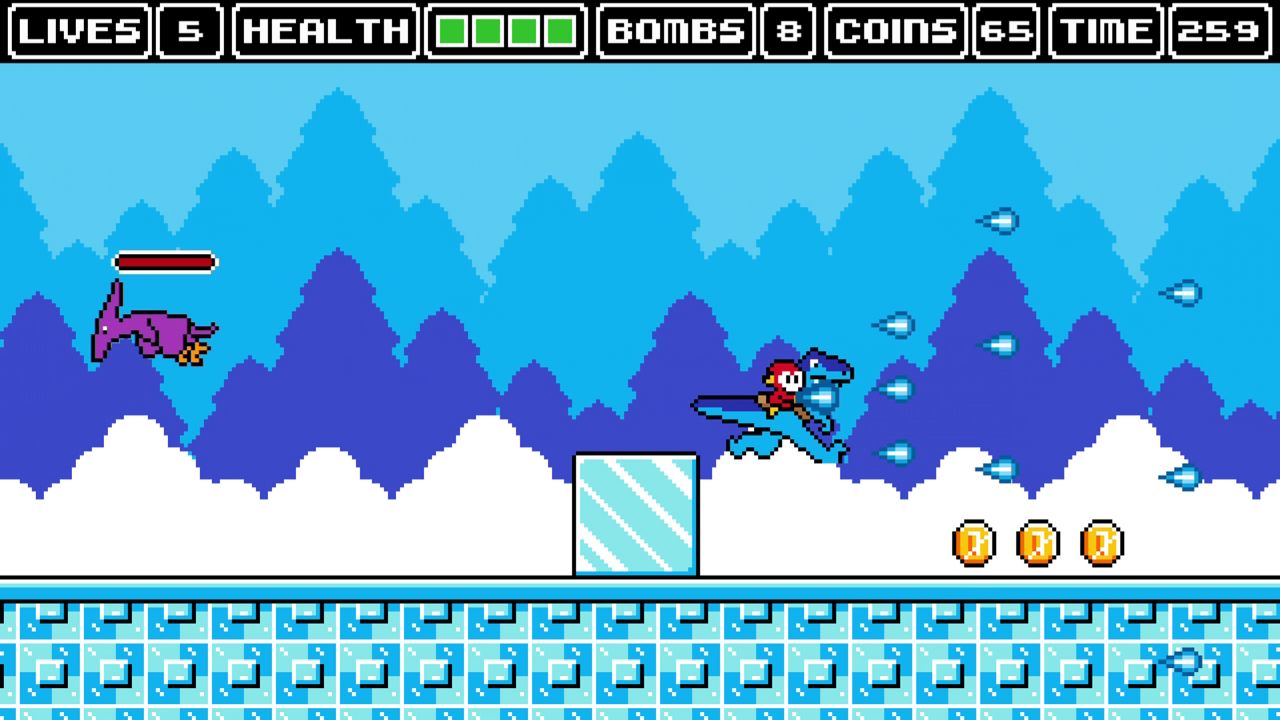1280x720 pixels.
Task: Click the BOMBS icon showing 8
Action: [x=791, y=31]
